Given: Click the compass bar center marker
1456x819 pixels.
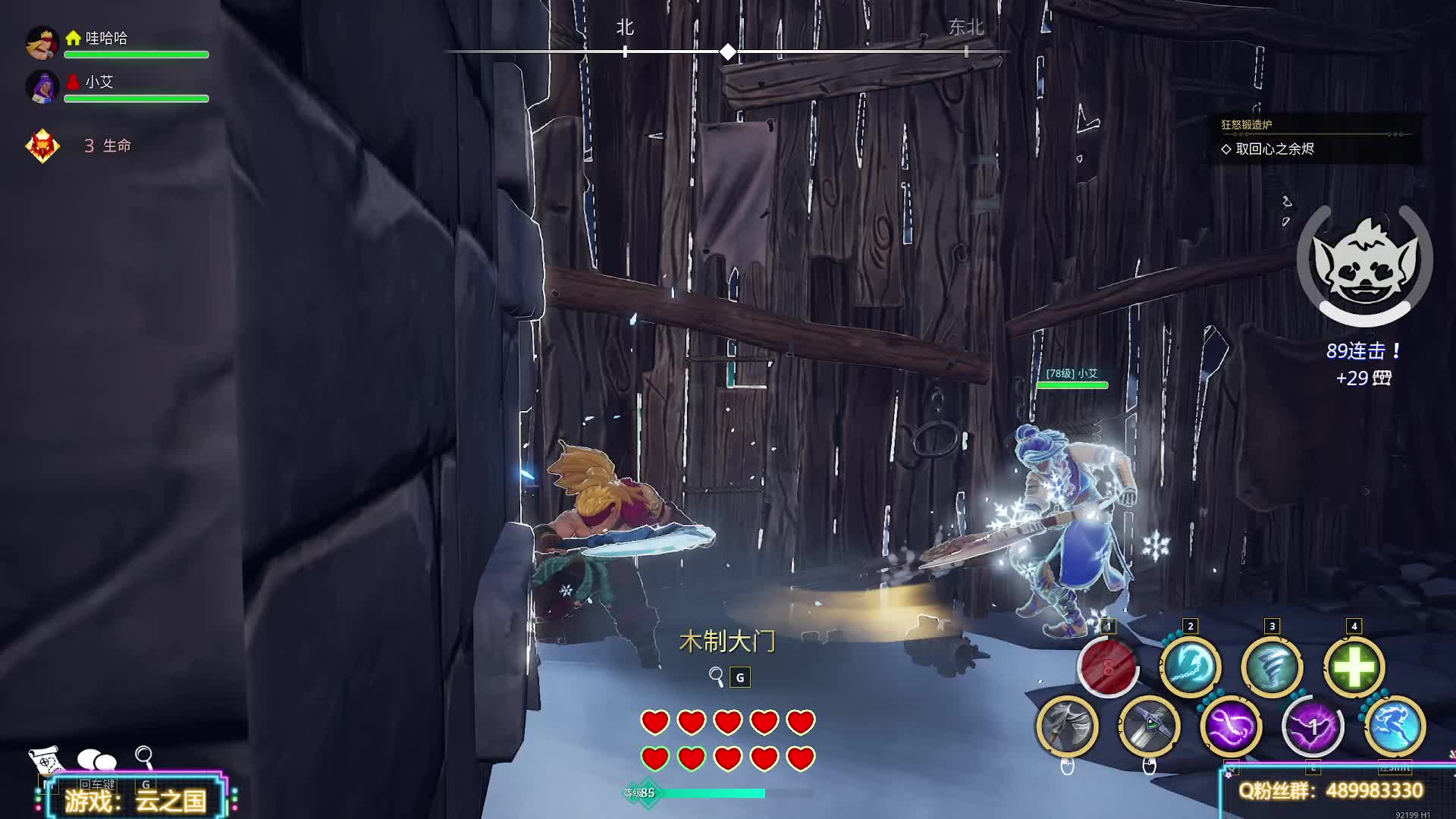Looking at the screenshot, I should pyautogui.click(x=728, y=52).
